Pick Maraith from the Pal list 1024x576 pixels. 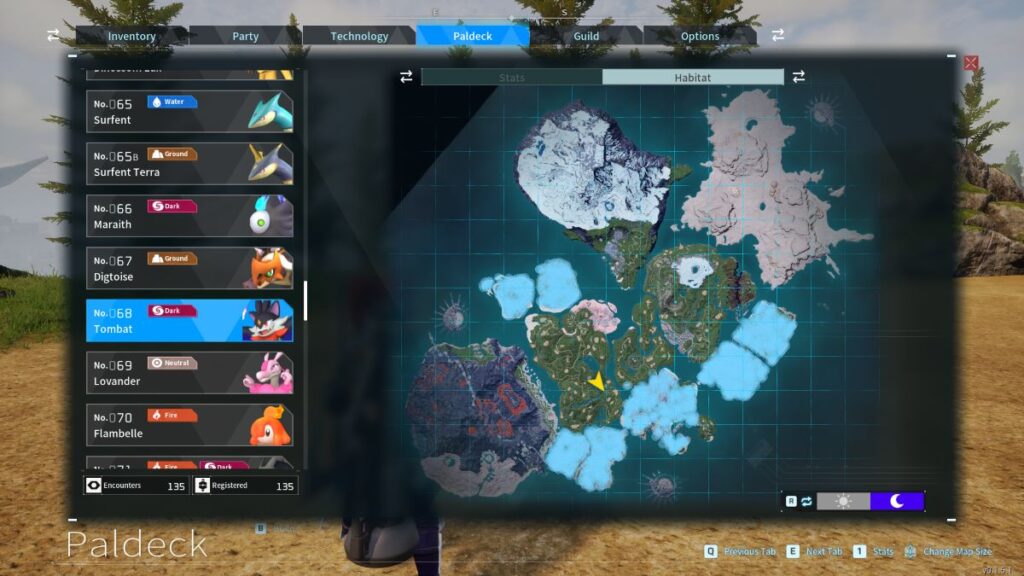[190, 216]
